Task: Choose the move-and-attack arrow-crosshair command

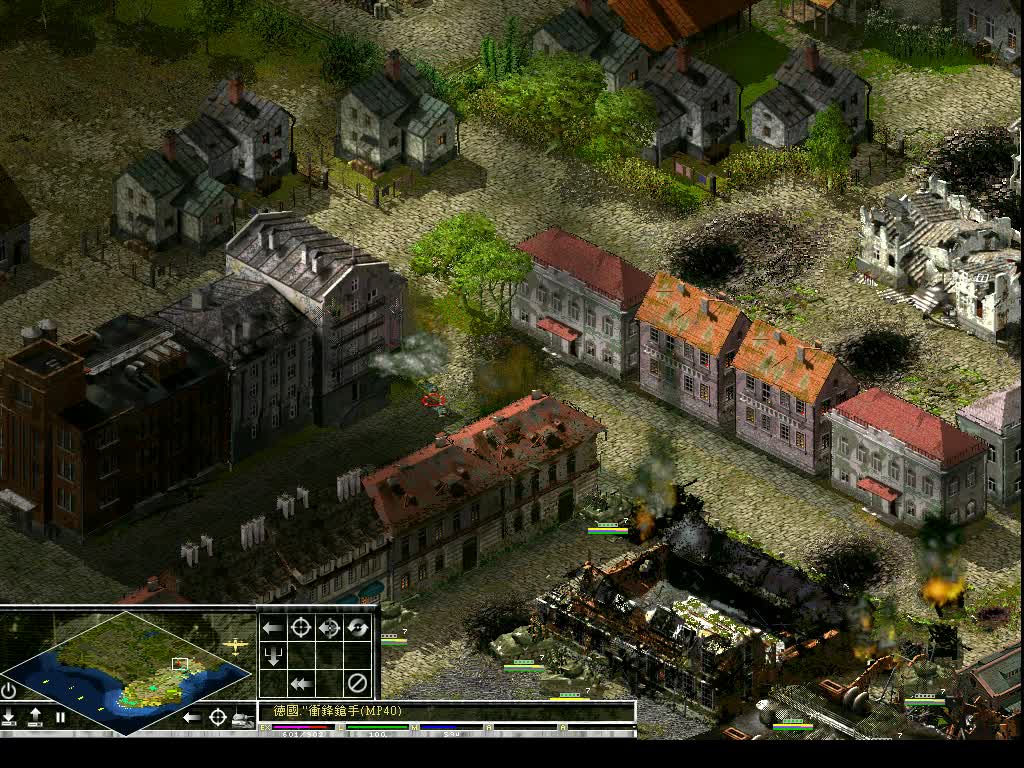Action: (x=329, y=628)
